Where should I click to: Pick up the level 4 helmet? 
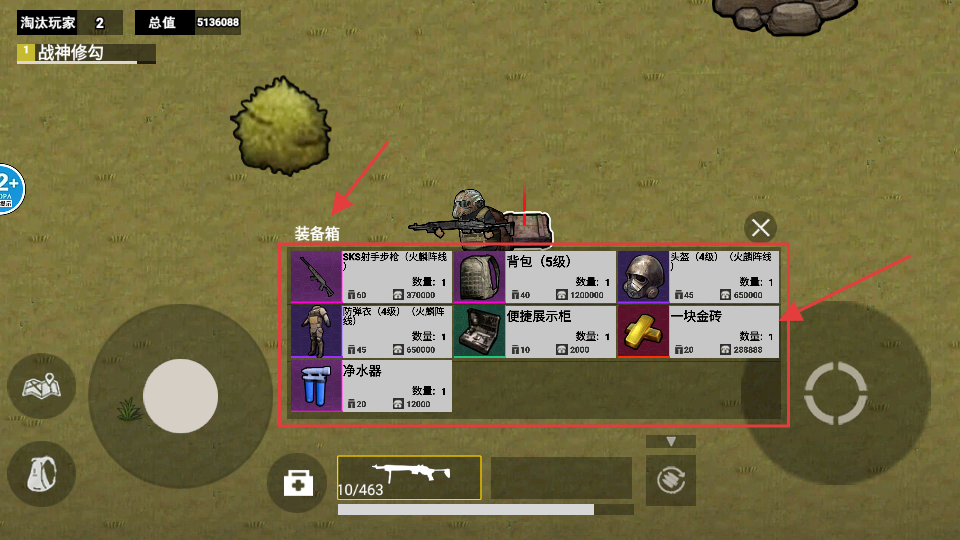698,276
